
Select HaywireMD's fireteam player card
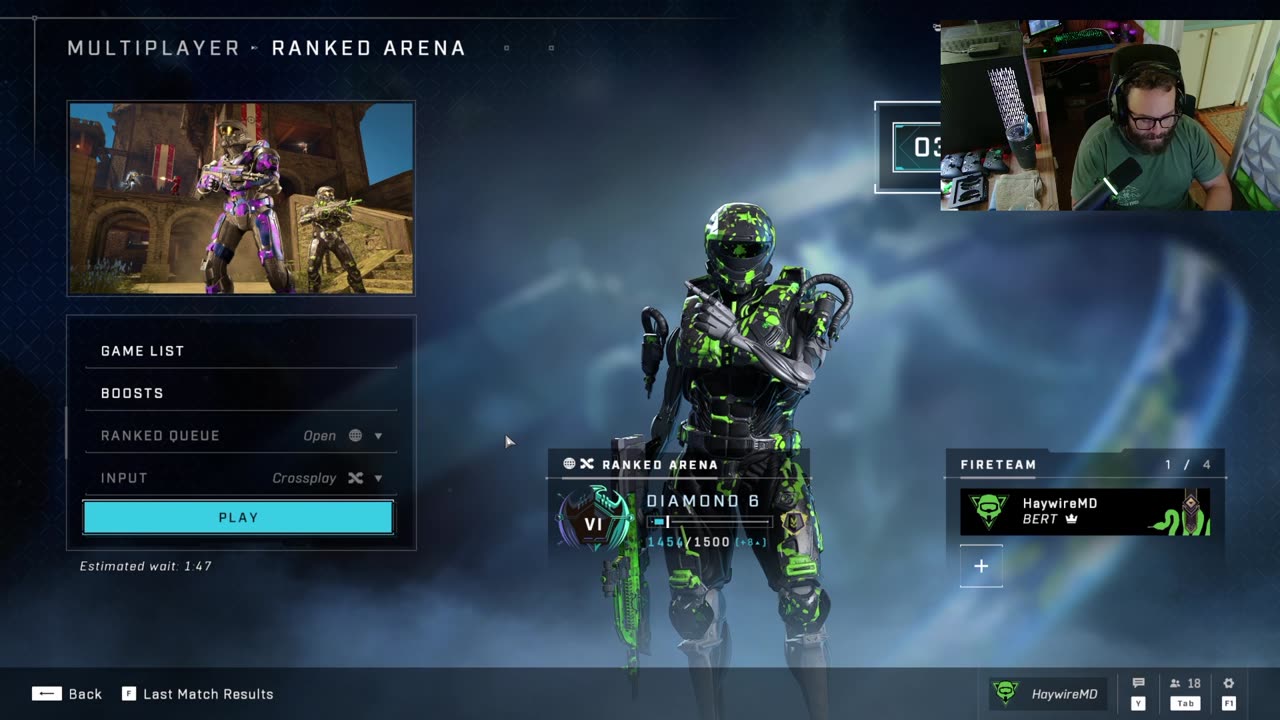[1085, 511]
